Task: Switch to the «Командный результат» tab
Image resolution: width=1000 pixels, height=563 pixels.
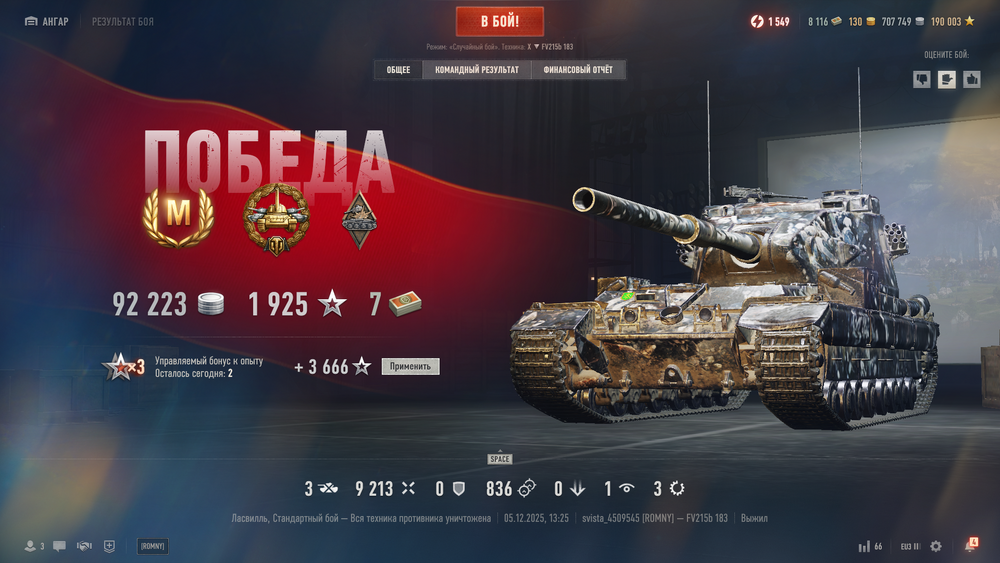Action: [x=477, y=70]
